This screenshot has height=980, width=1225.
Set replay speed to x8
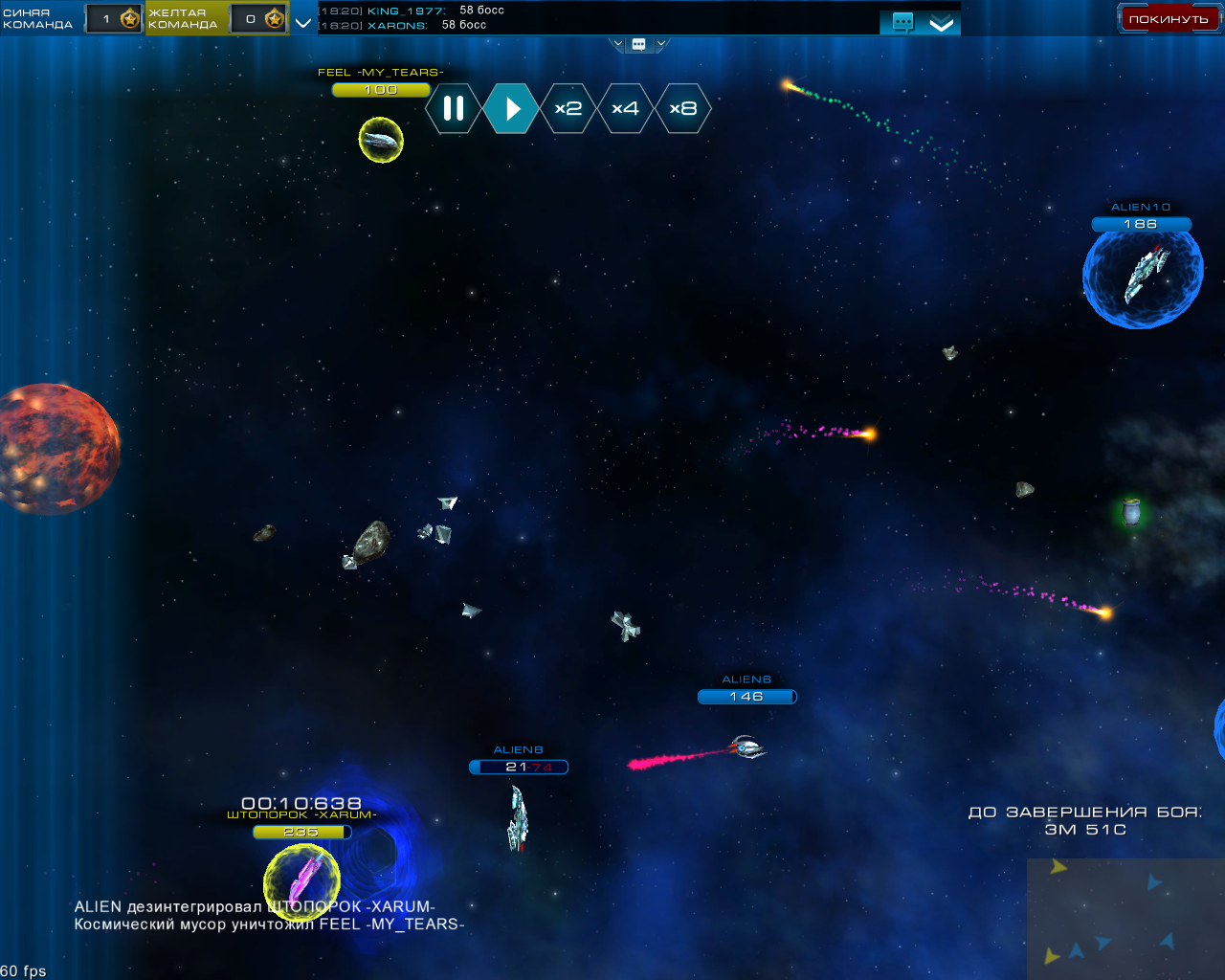pyautogui.click(x=682, y=108)
